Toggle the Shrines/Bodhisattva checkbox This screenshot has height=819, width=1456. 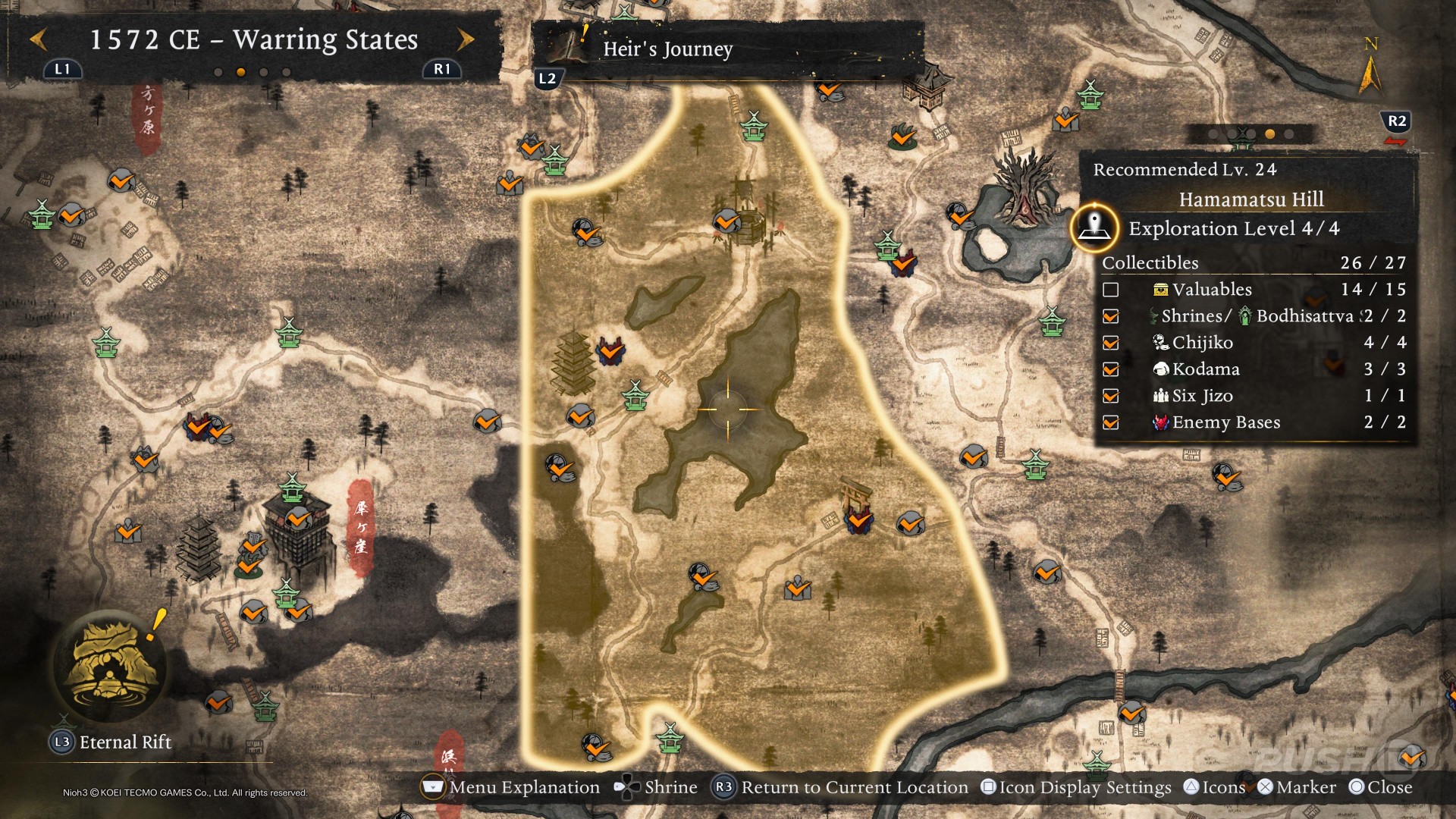(1111, 316)
